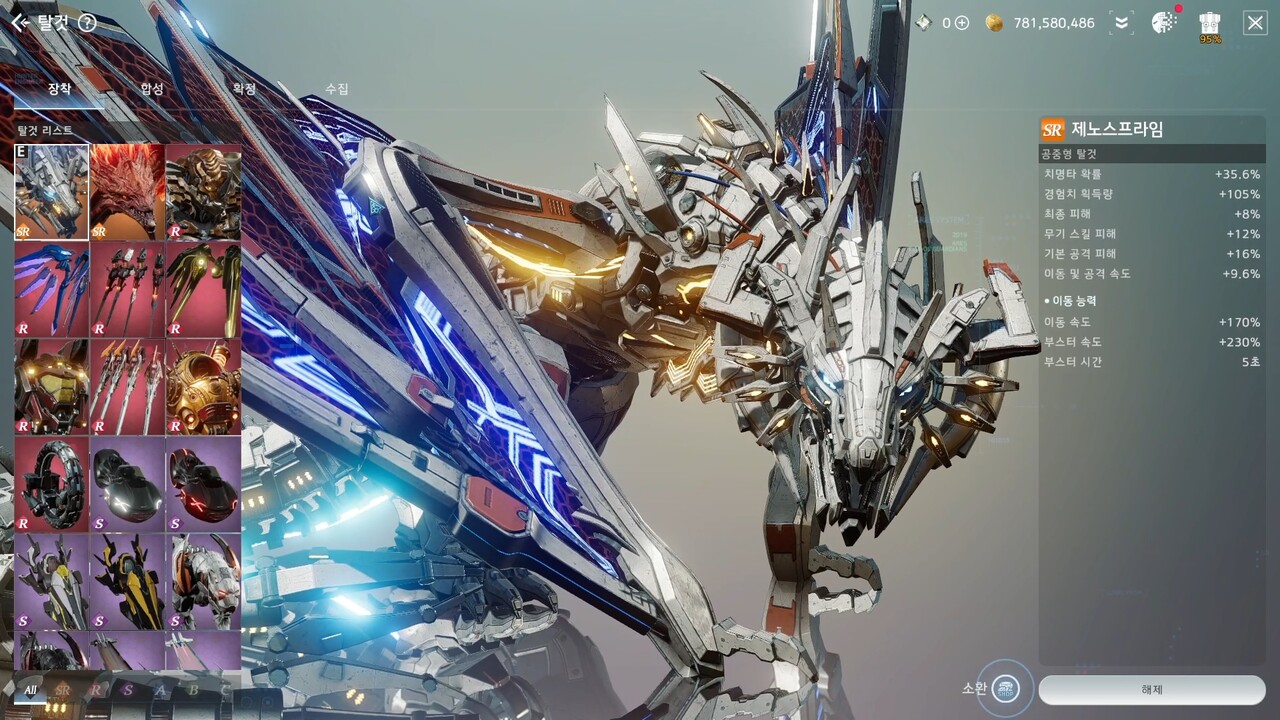Screen dimensions: 1280x720
Task: Choose the white mechanical beast S mount
Action: (203, 581)
